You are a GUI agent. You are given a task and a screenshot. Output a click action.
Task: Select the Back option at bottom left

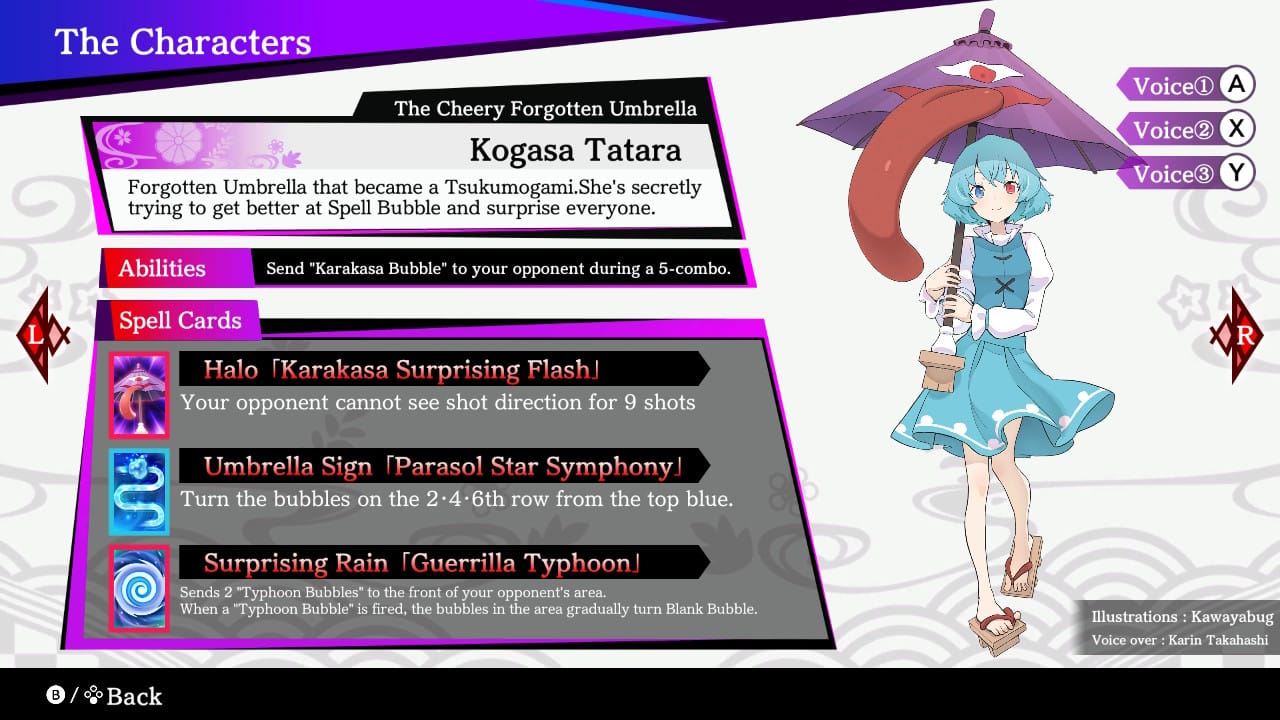click(135, 696)
